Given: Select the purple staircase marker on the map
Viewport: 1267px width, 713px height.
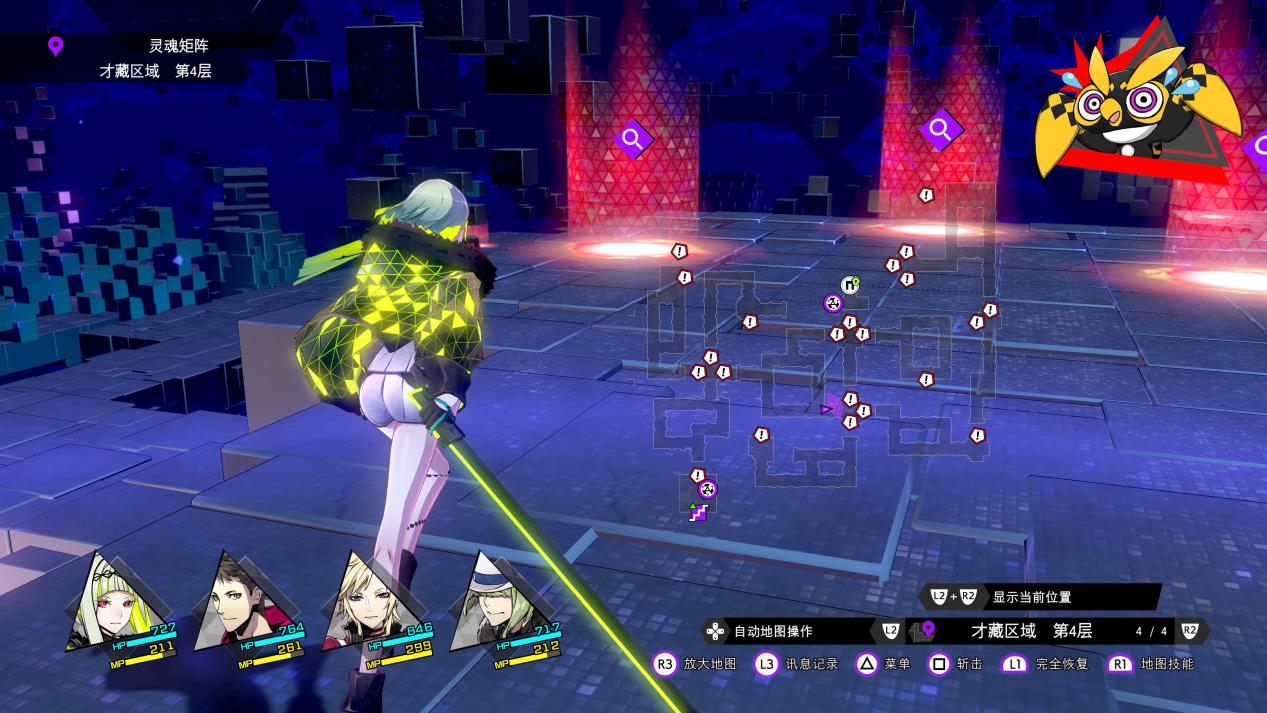Looking at the screenshot, I should pos(698,513).
